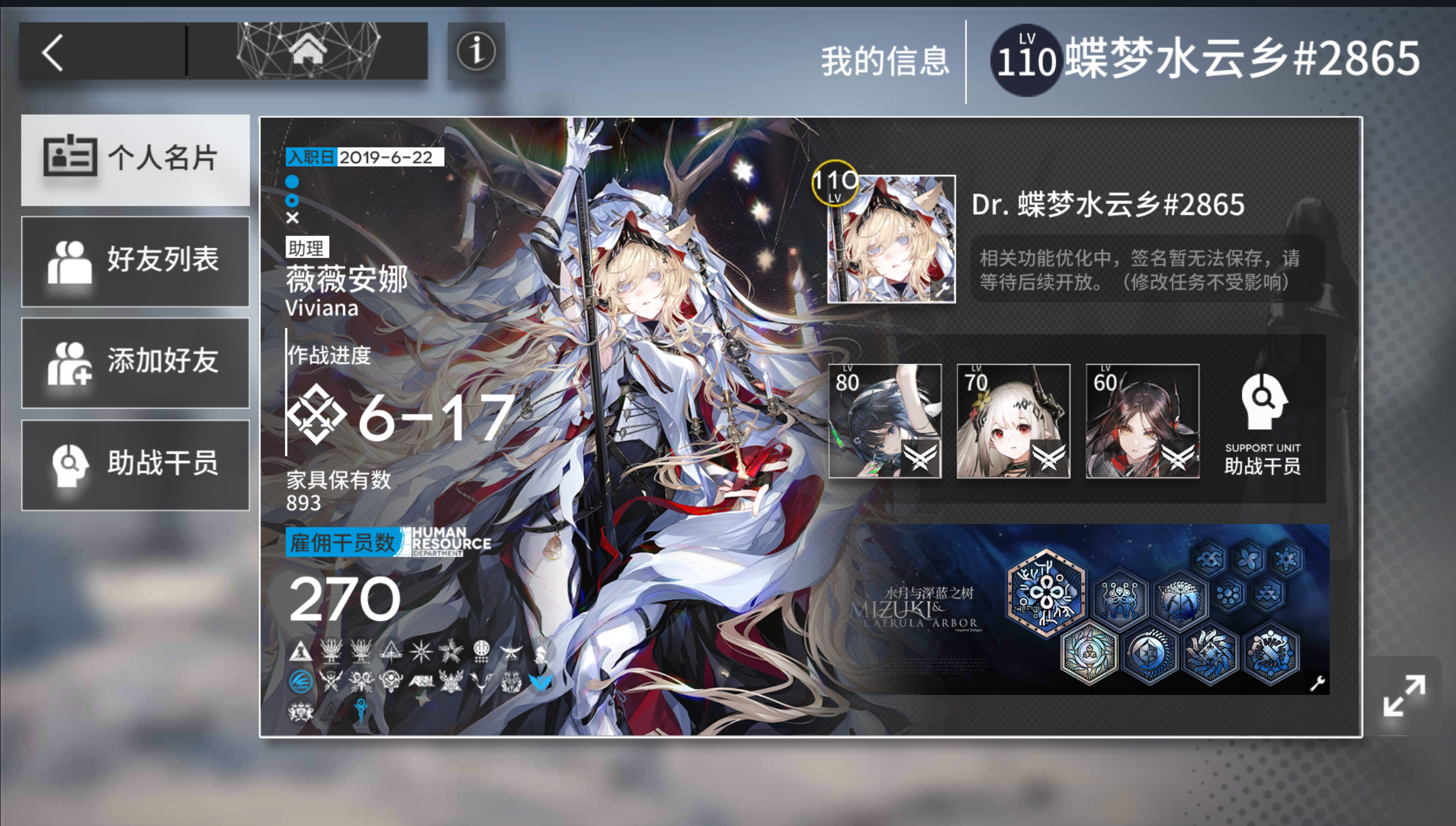Viewport: 1456px width, 826px height.
Task: Open the 助战干员 support operators menu
Action: [135, 463]
